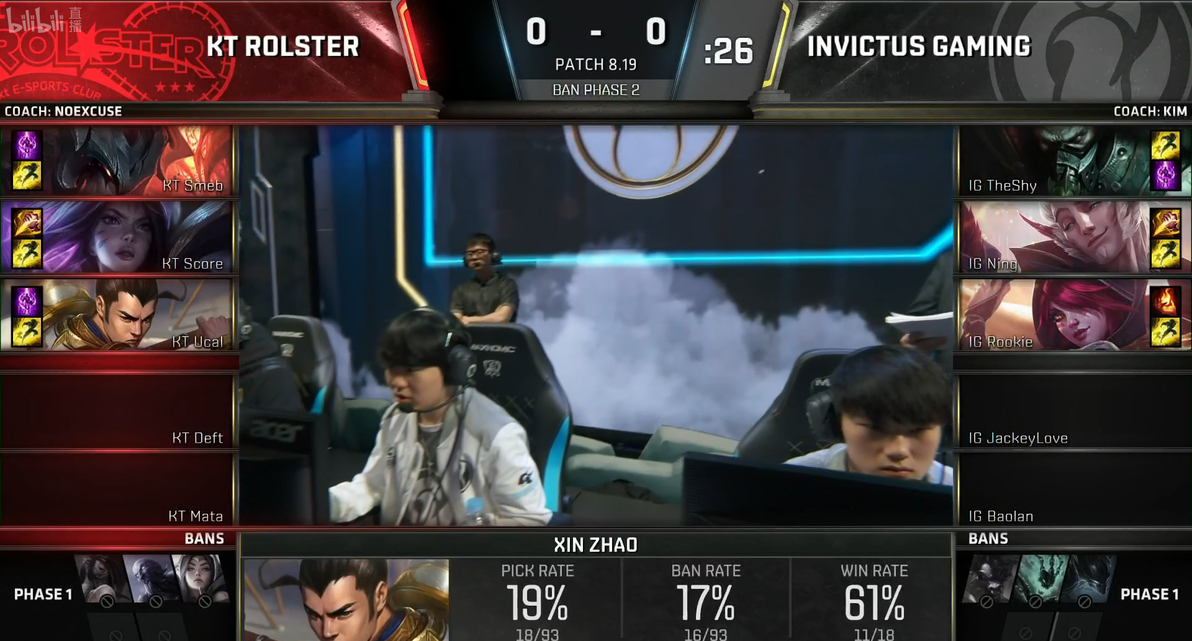The width and height of the screenshot is (1192, 641).
Task: Choose the empty IG JackeyLove pick slot
Action: pyautogui.click(x=1072, y=412)
